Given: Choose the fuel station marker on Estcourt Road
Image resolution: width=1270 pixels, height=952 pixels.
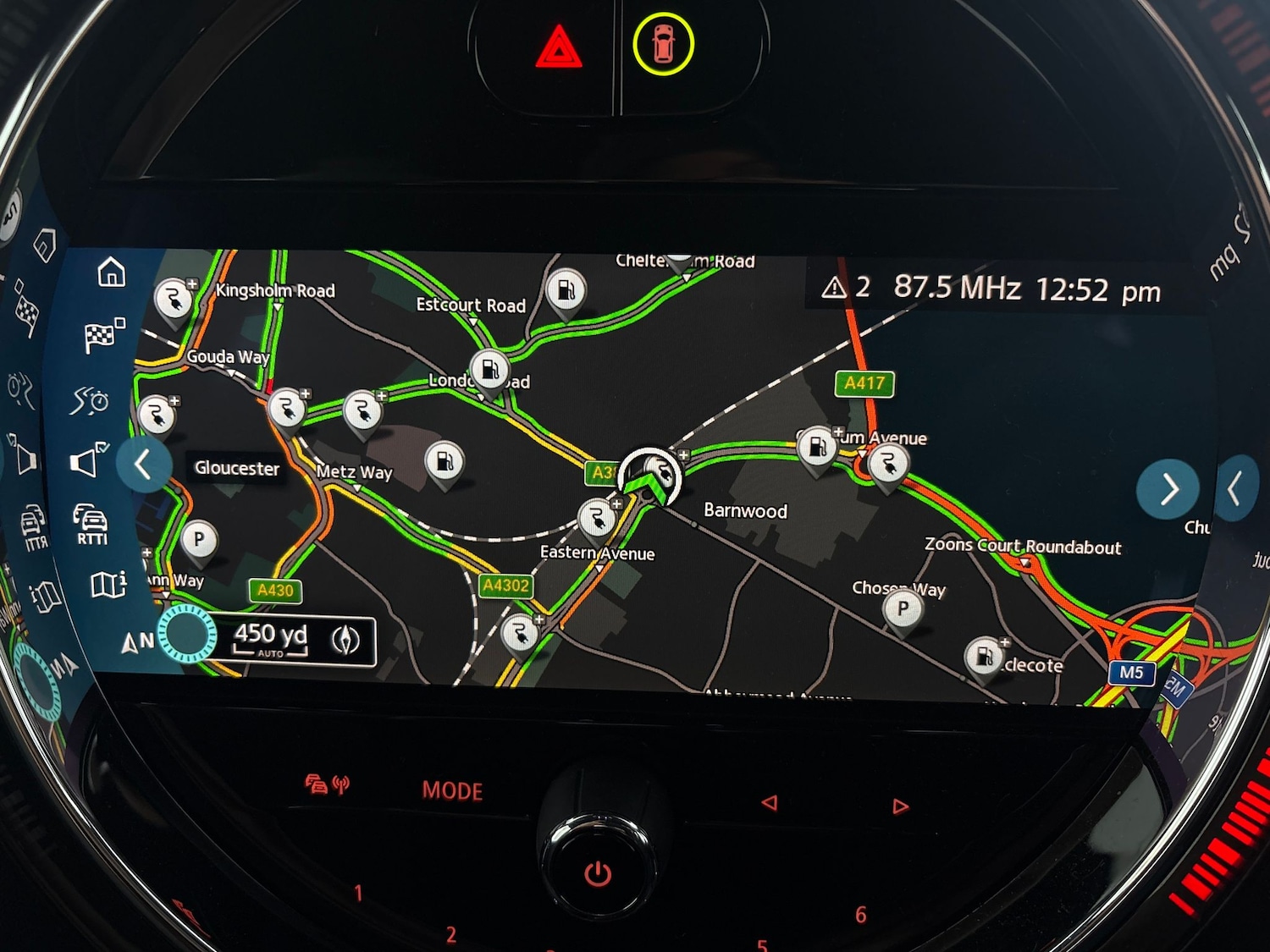Looking at the screenshot, I should 566,290.
